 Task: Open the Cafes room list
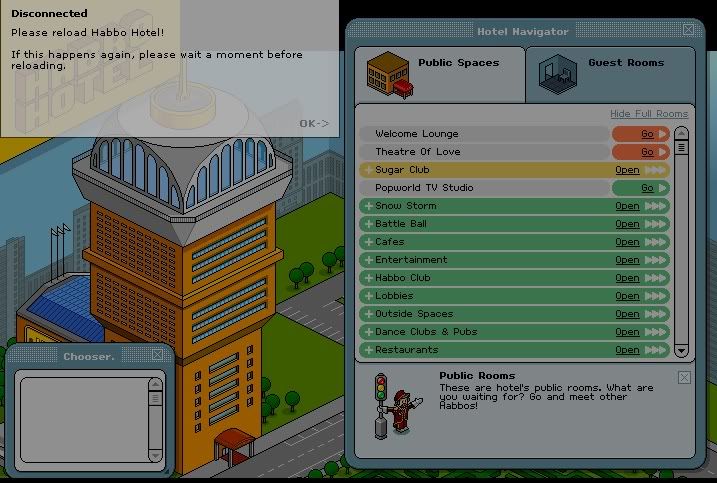[627, 242]
